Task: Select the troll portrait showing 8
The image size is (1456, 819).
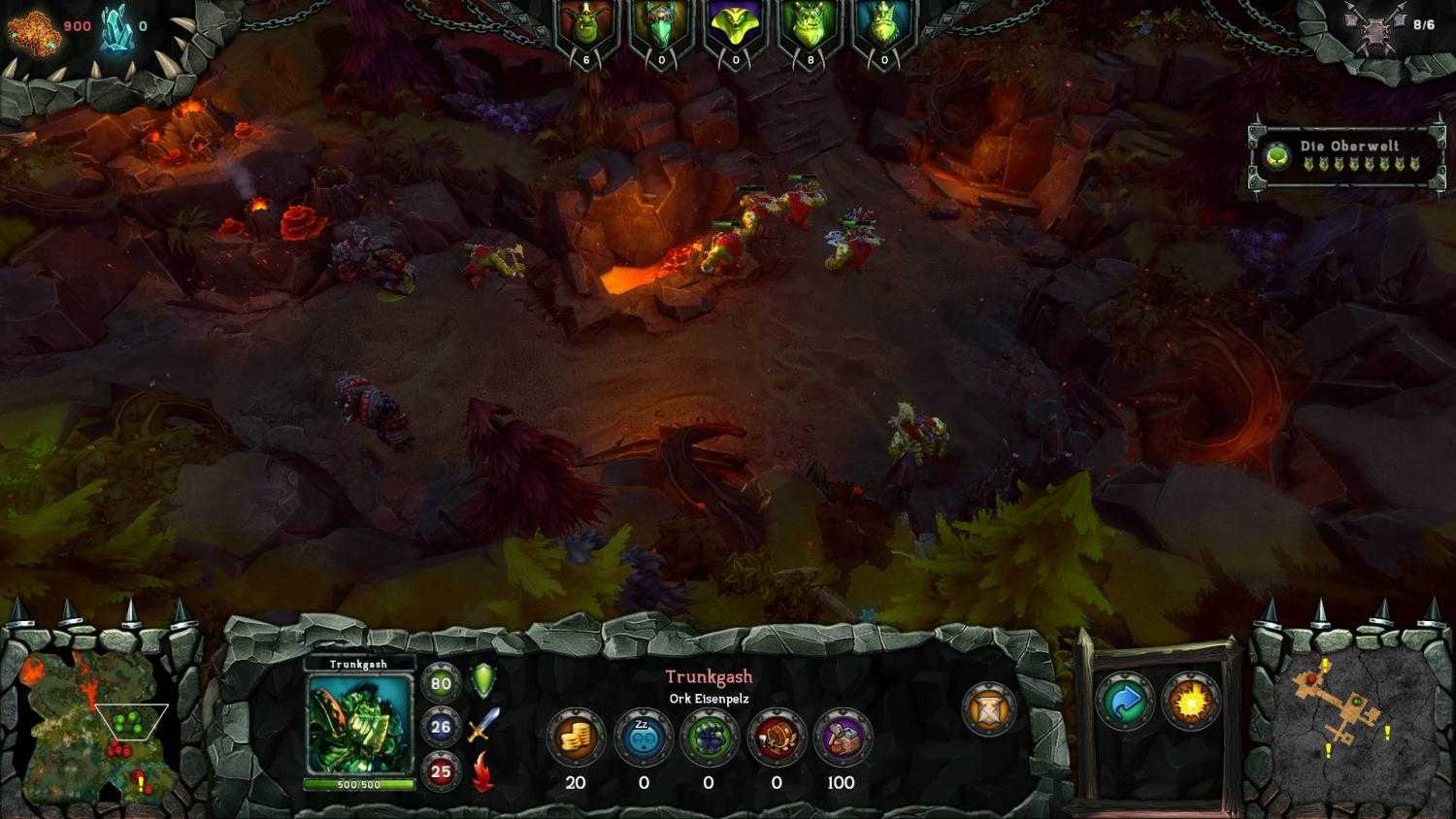Action: click(x=809, y=24)
